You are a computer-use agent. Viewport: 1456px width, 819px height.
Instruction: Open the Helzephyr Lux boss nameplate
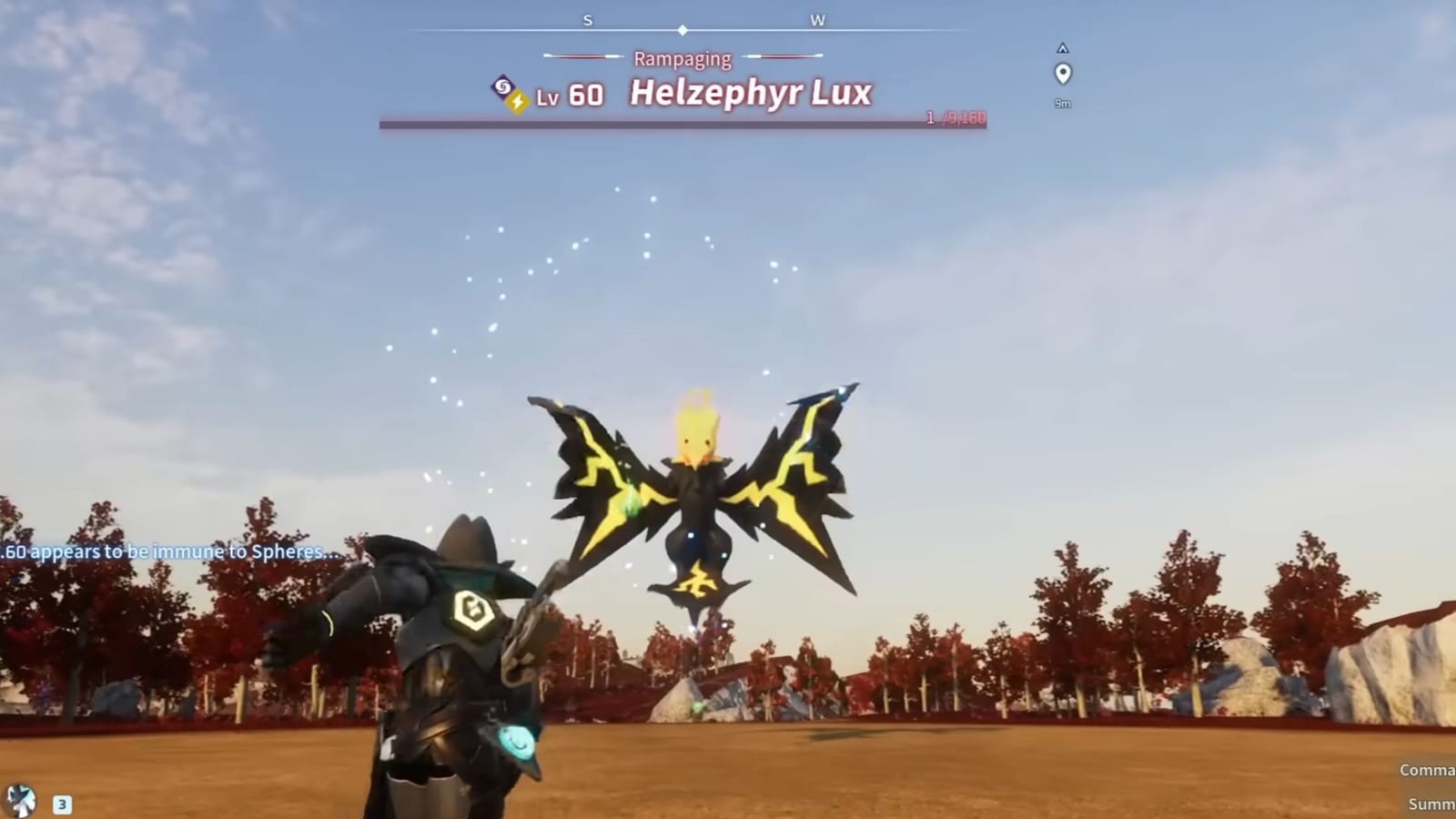(746, 92)
